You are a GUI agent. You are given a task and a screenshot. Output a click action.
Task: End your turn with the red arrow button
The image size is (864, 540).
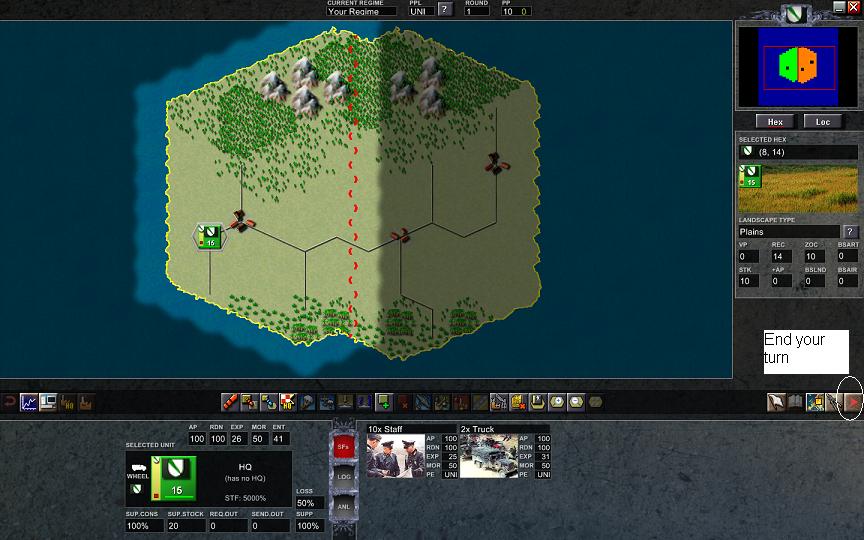(x=853, y=402)
